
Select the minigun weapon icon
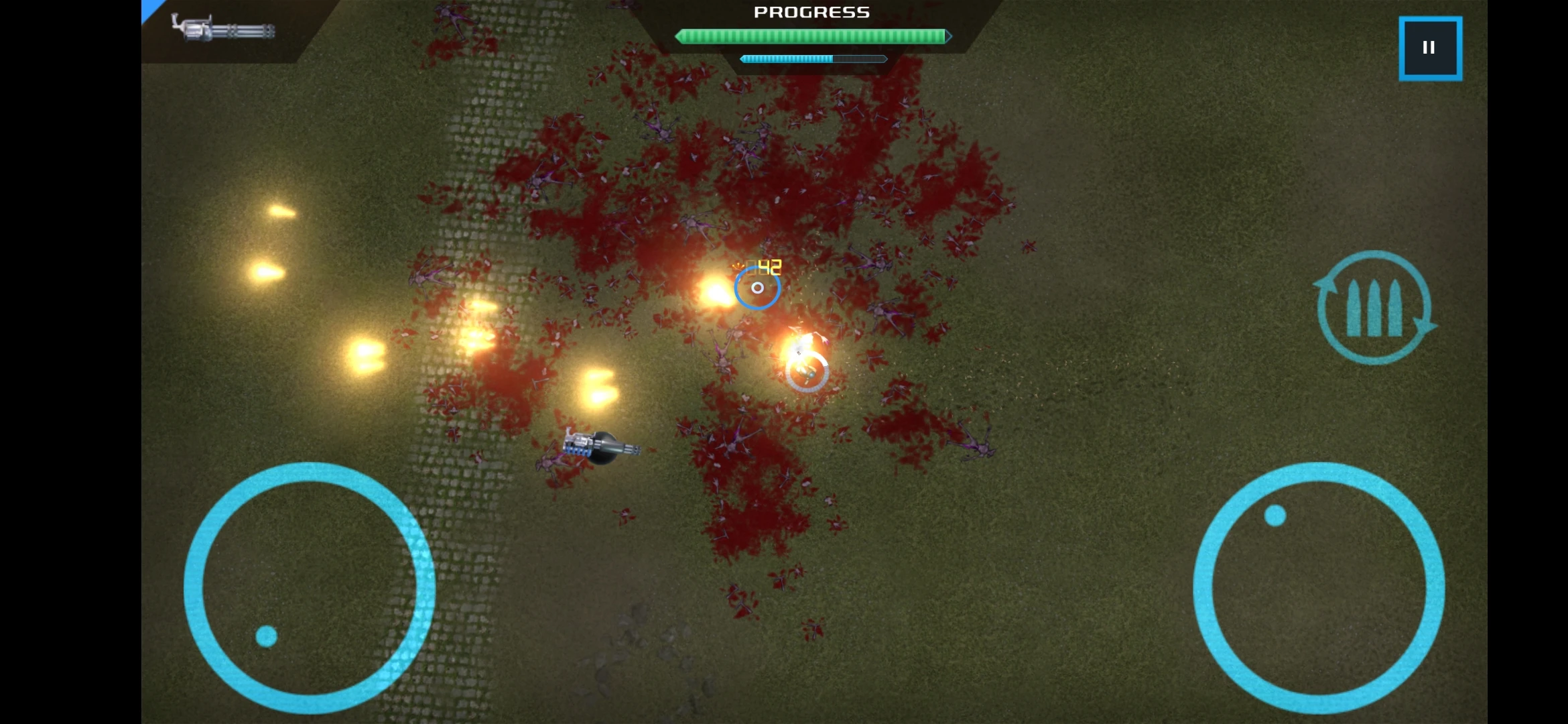[x=223, y=29]
